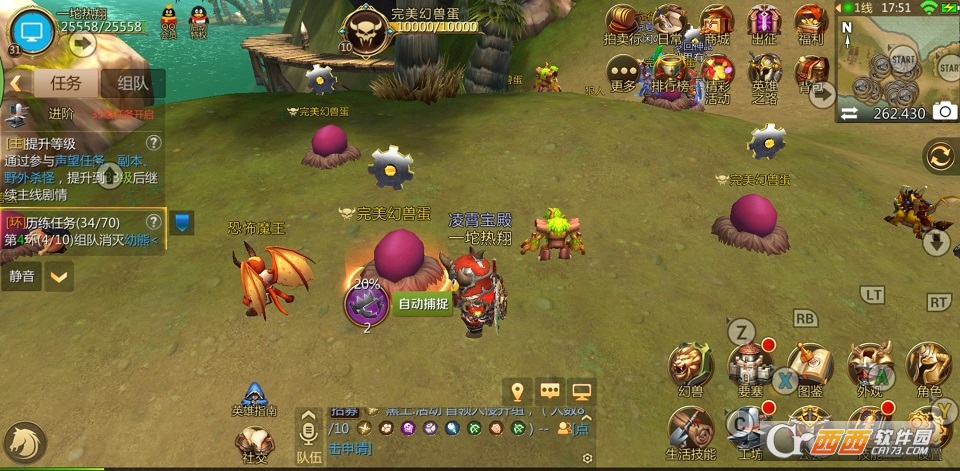Switch to the 组队 team tab

click(x=134, y=84)
